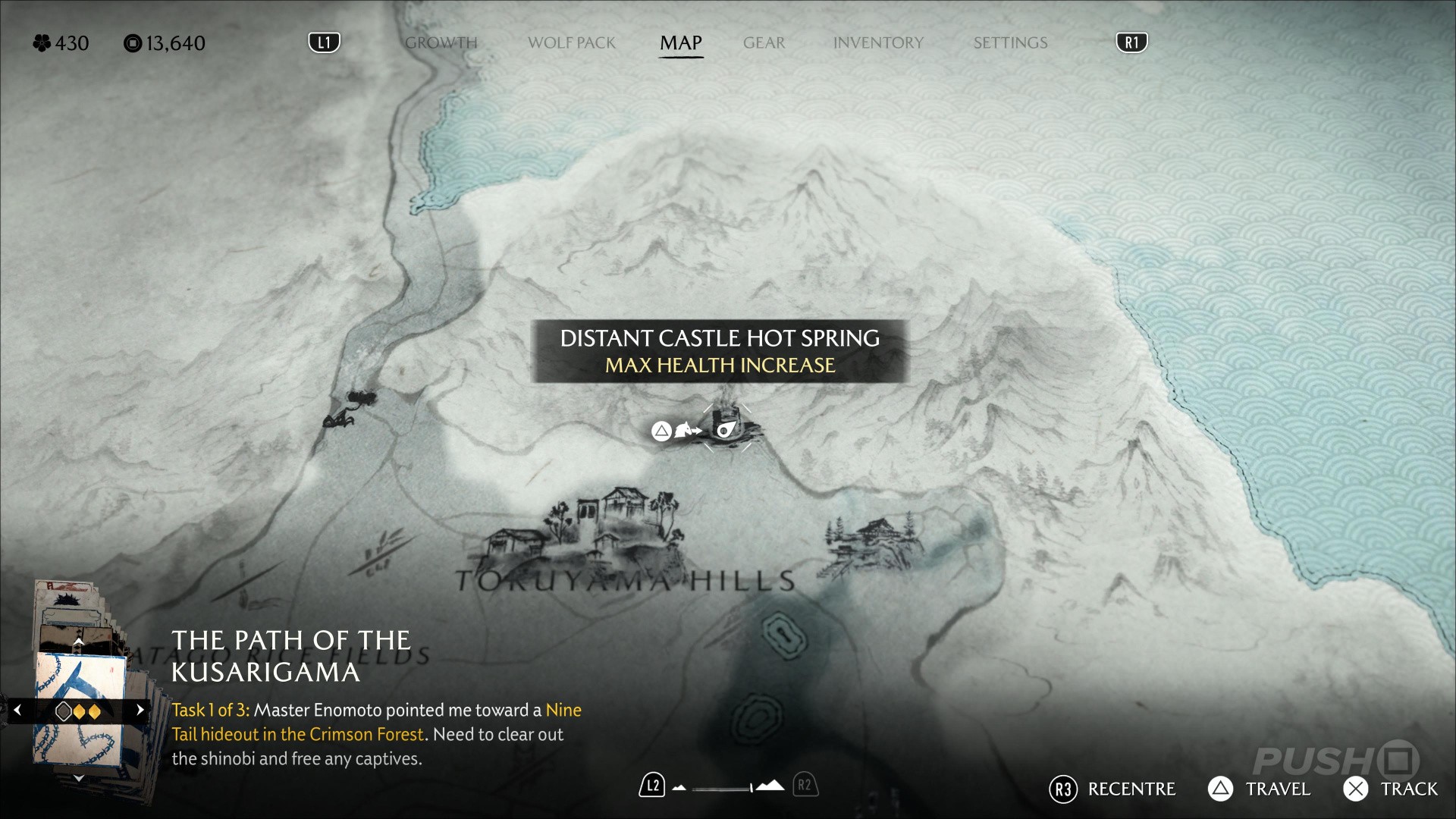This screenshot has width=1456, height=819.
Task: Show the previous quest card with left arrow
Action: click(x=17, y=711)
